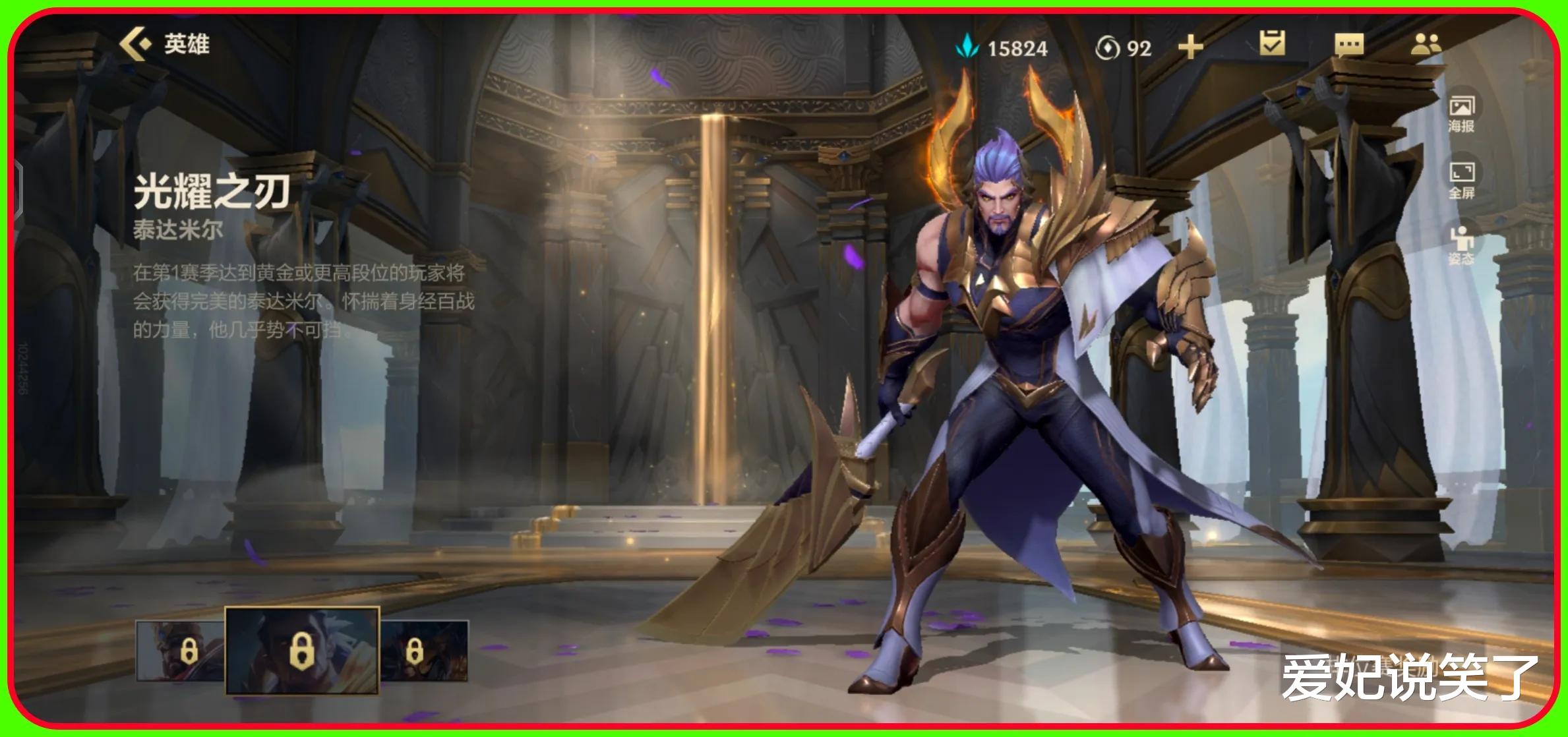1568x737 pixels.
Task: Click the blue essence crystal icon
Action: (965, 46)
